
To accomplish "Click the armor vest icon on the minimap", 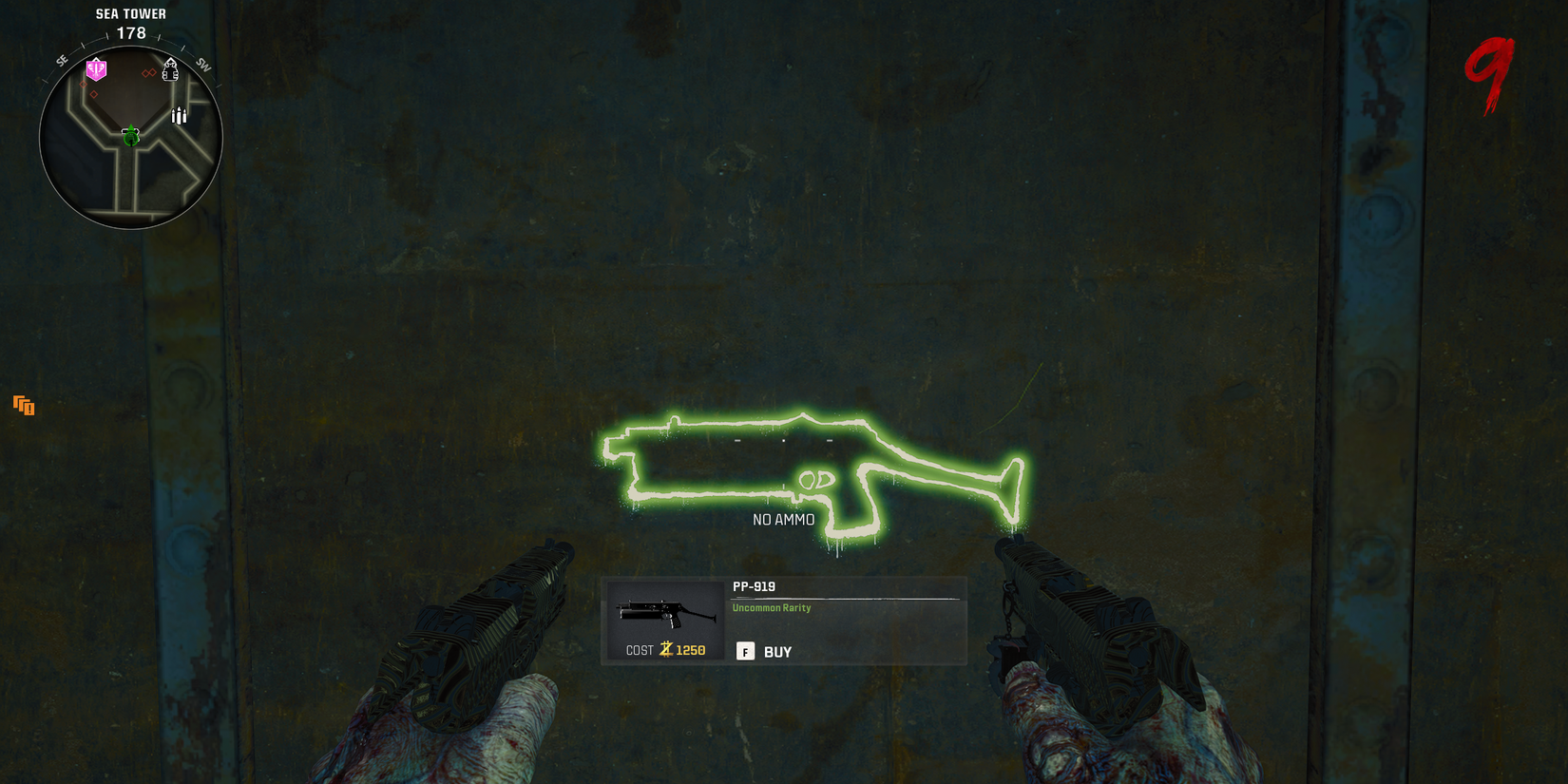I will 170,70.
